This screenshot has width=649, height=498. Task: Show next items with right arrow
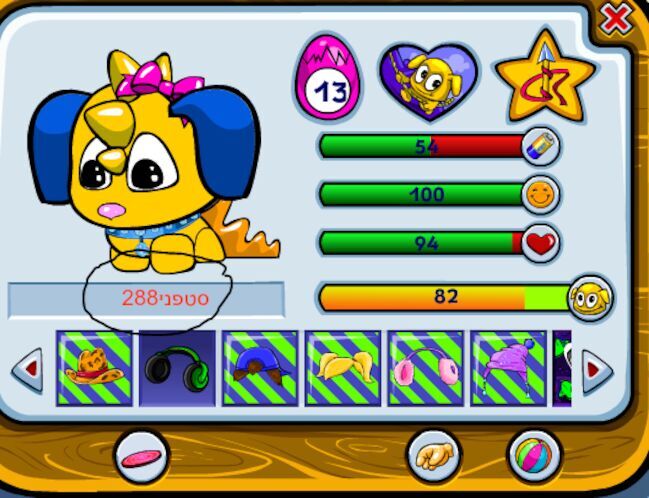tap(596, 371)
